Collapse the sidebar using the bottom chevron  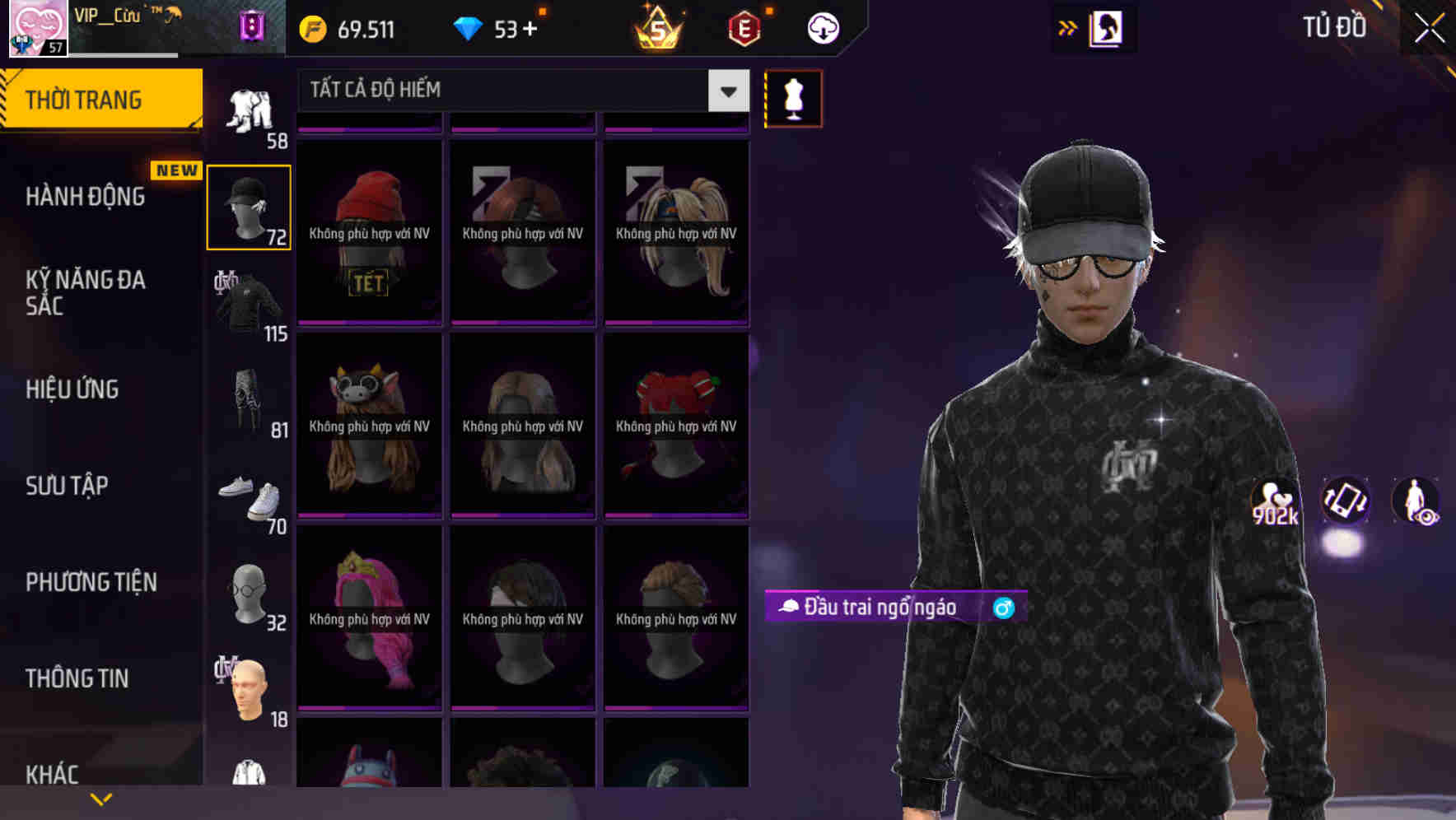tap(100, 797)
